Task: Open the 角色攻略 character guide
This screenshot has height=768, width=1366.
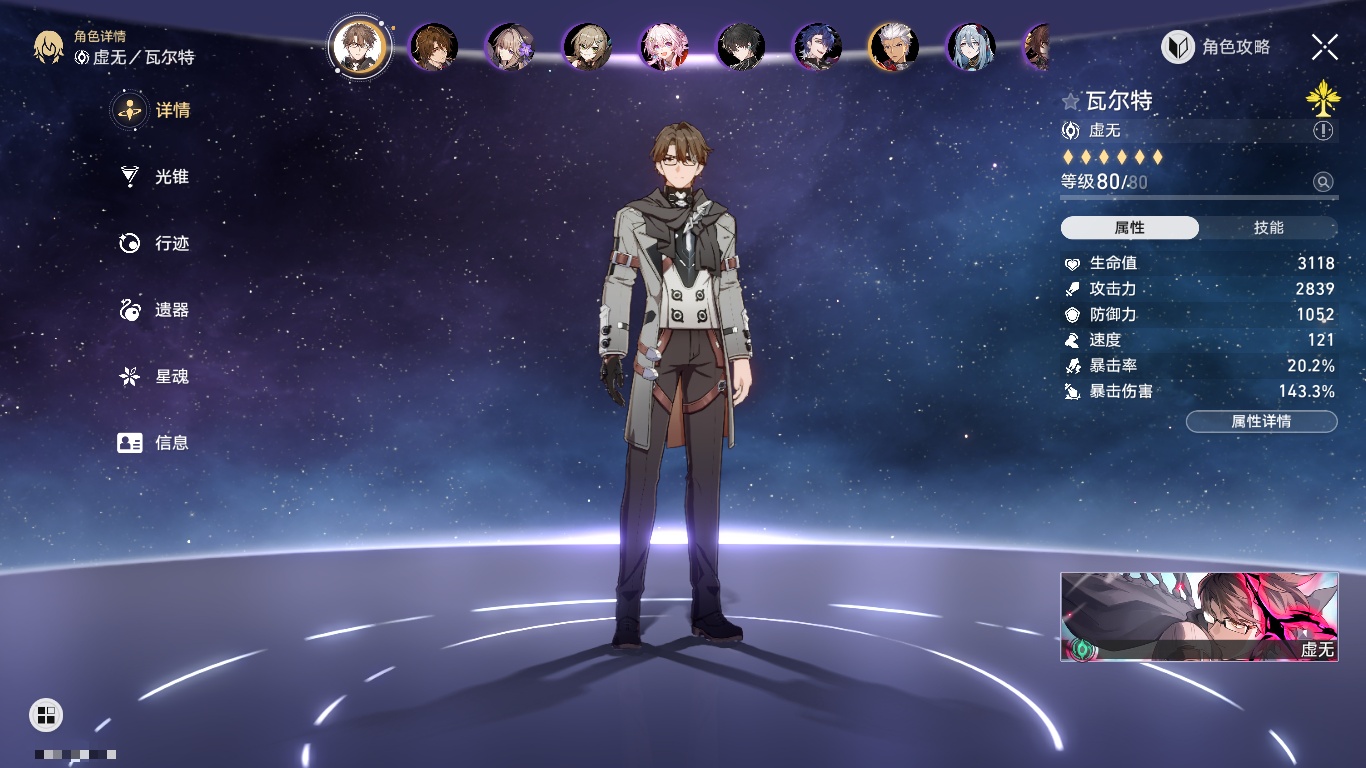Action: 1216,47
